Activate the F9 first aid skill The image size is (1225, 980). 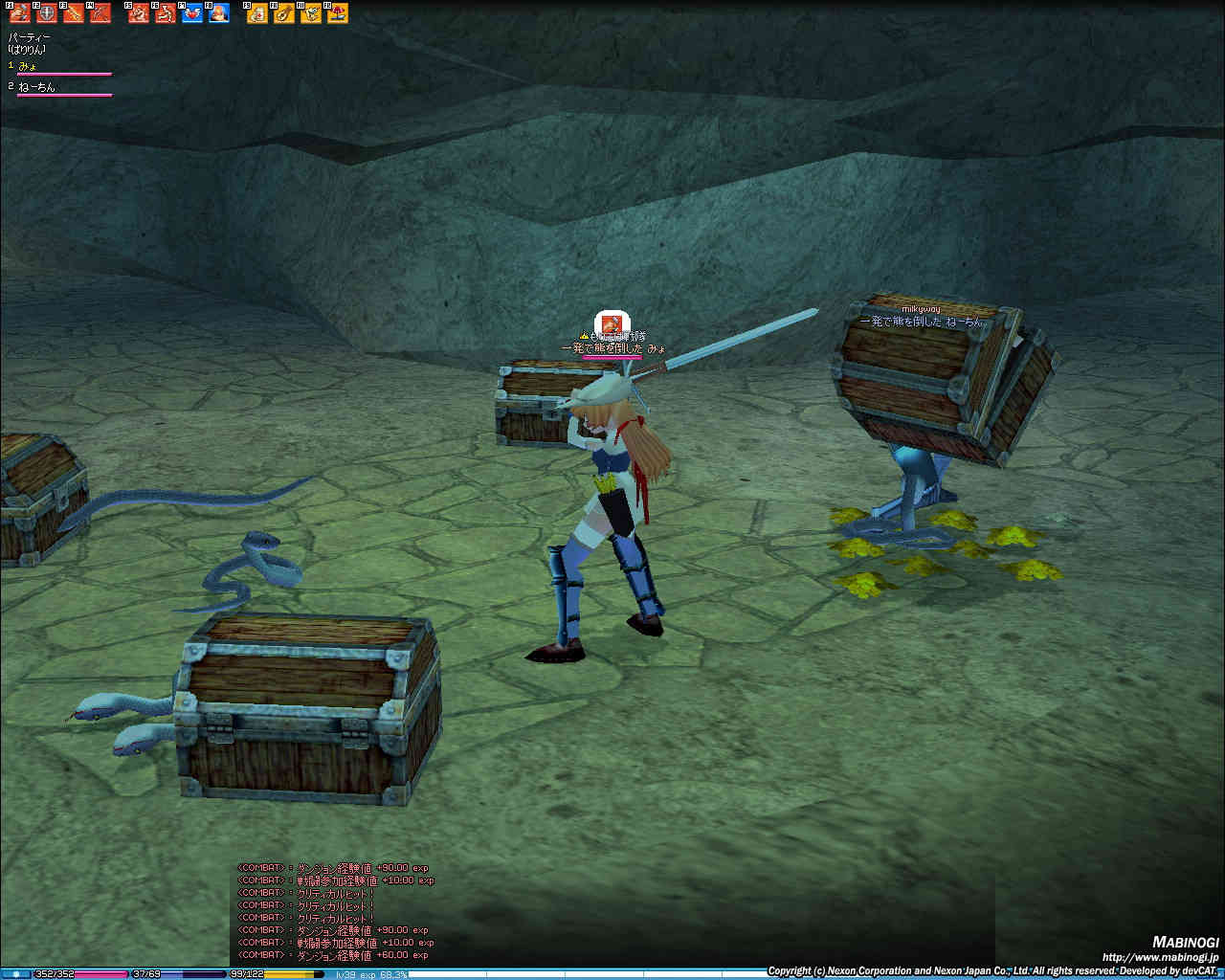click(x=257, y=13)
